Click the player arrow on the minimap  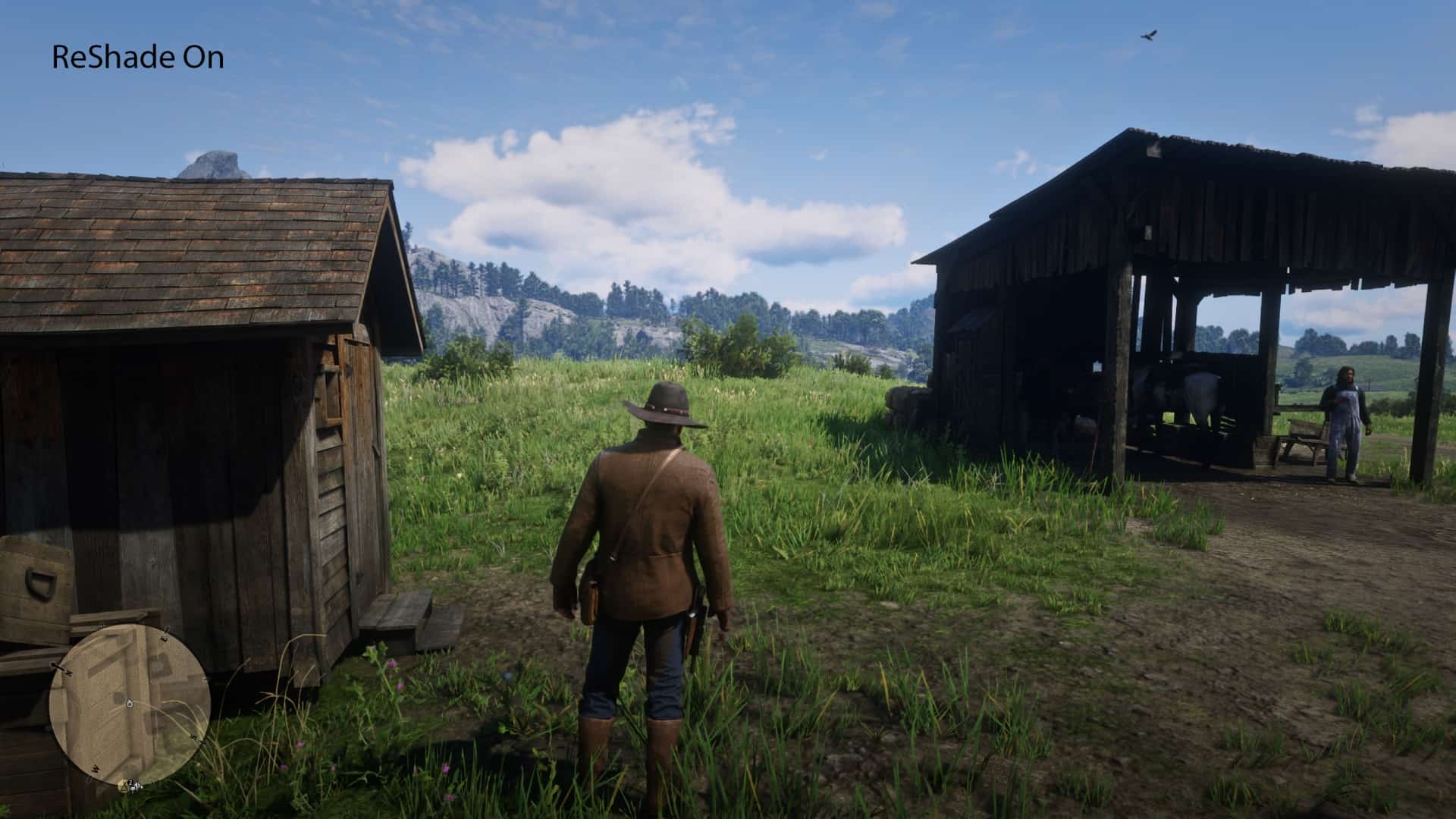pyautogui.click(x=130, y=704)
